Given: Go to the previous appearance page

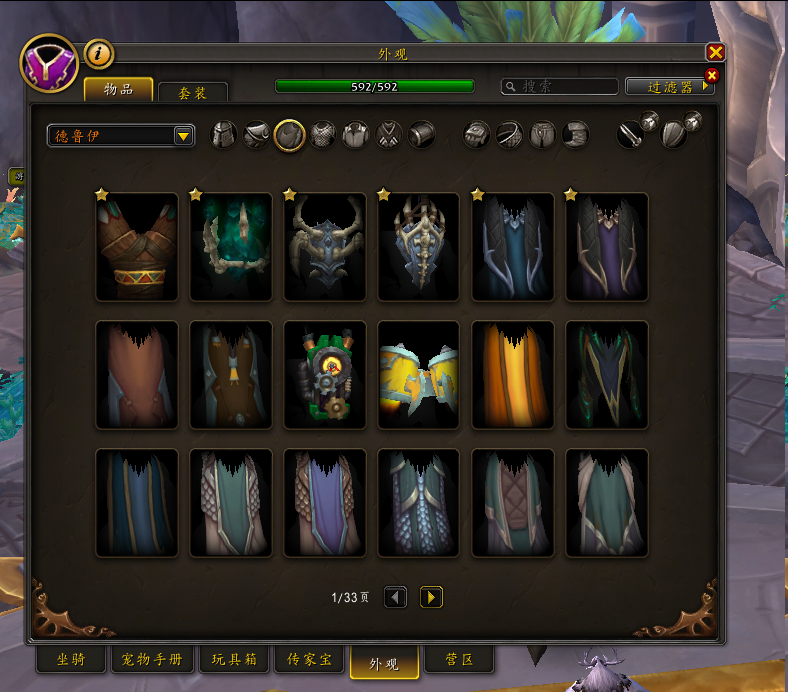Looking at the screenshot, I should click(x=396, y=597).
